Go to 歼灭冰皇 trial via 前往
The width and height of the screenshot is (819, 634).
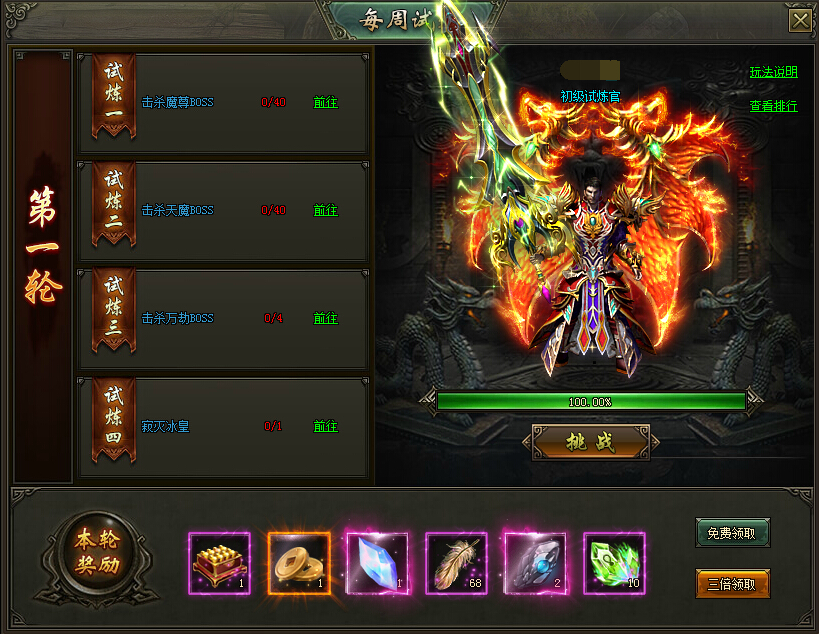tap(325, 426)
